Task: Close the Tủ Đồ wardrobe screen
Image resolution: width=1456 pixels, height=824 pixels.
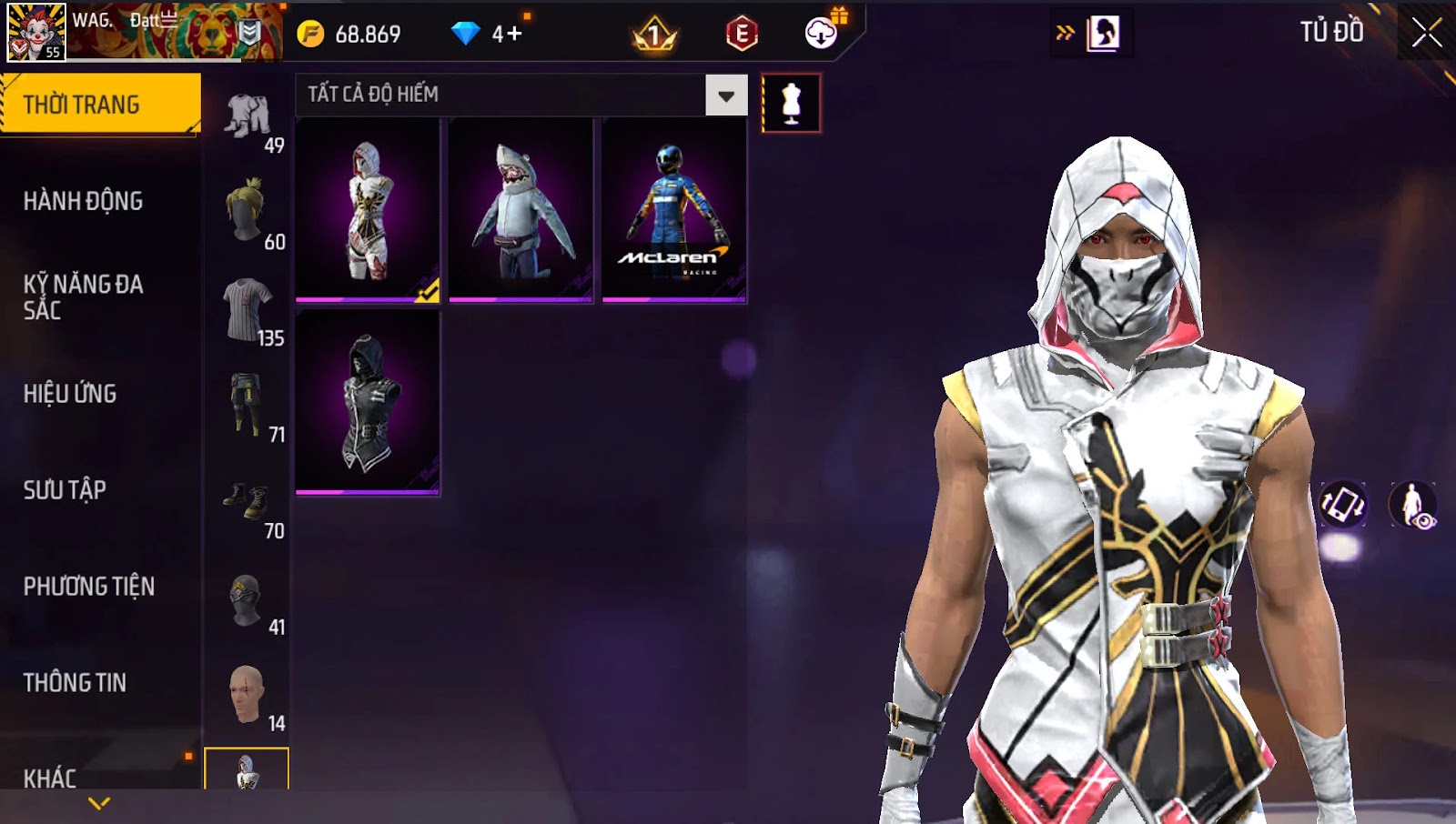Action: 1426,33
